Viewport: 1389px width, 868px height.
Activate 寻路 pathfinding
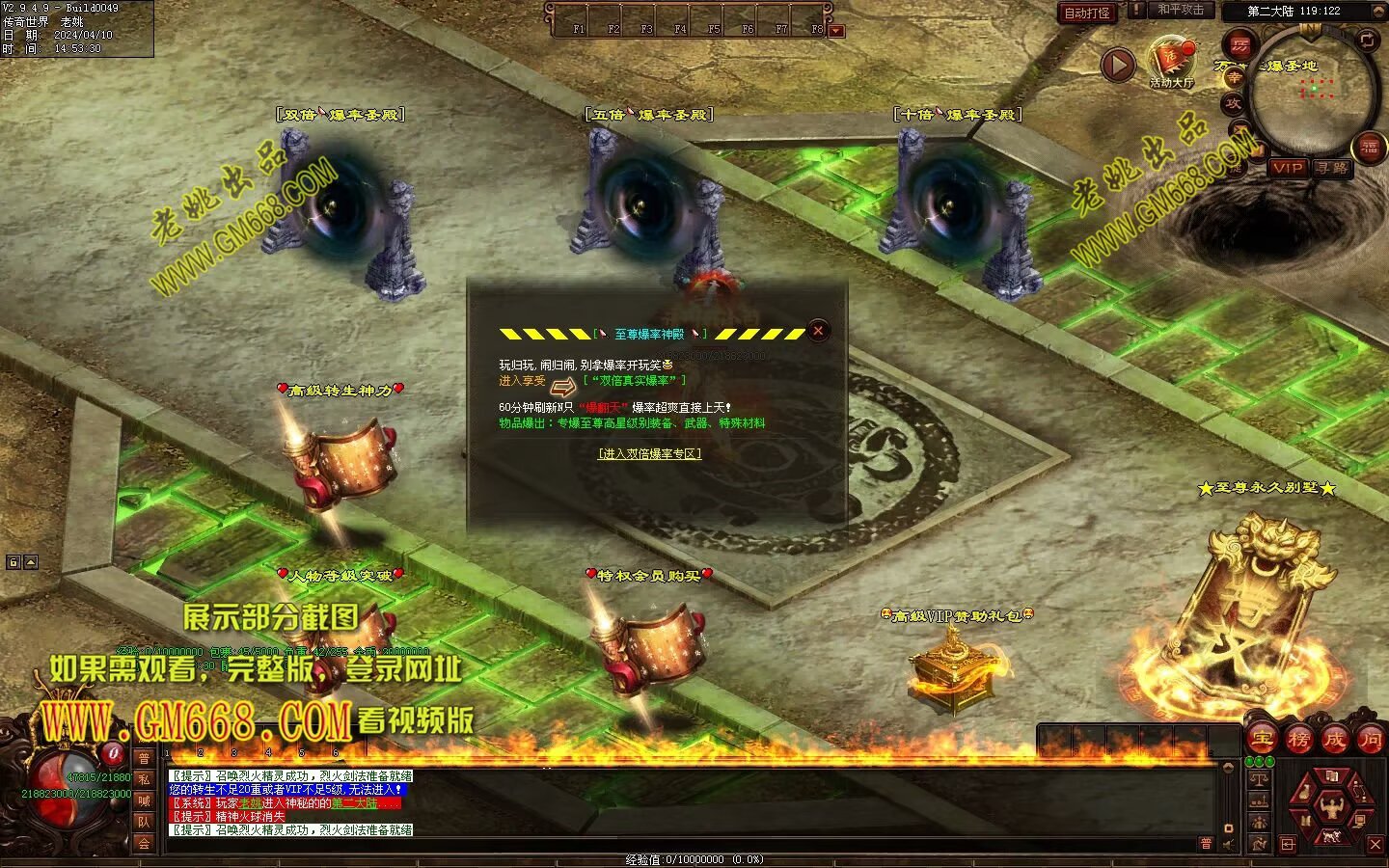1332,168
